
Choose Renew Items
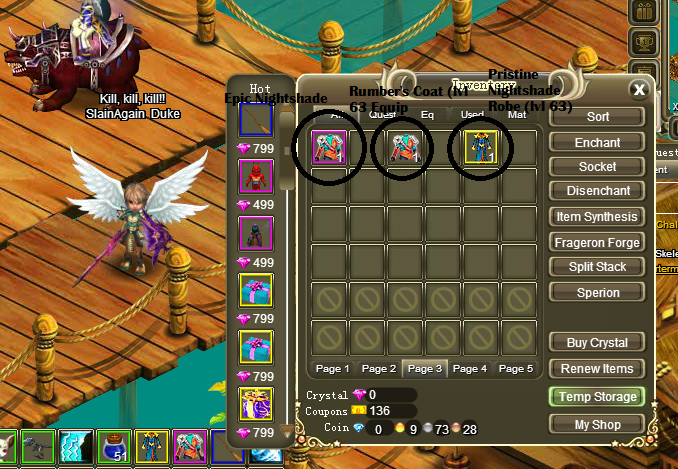(x=597, y=369)
